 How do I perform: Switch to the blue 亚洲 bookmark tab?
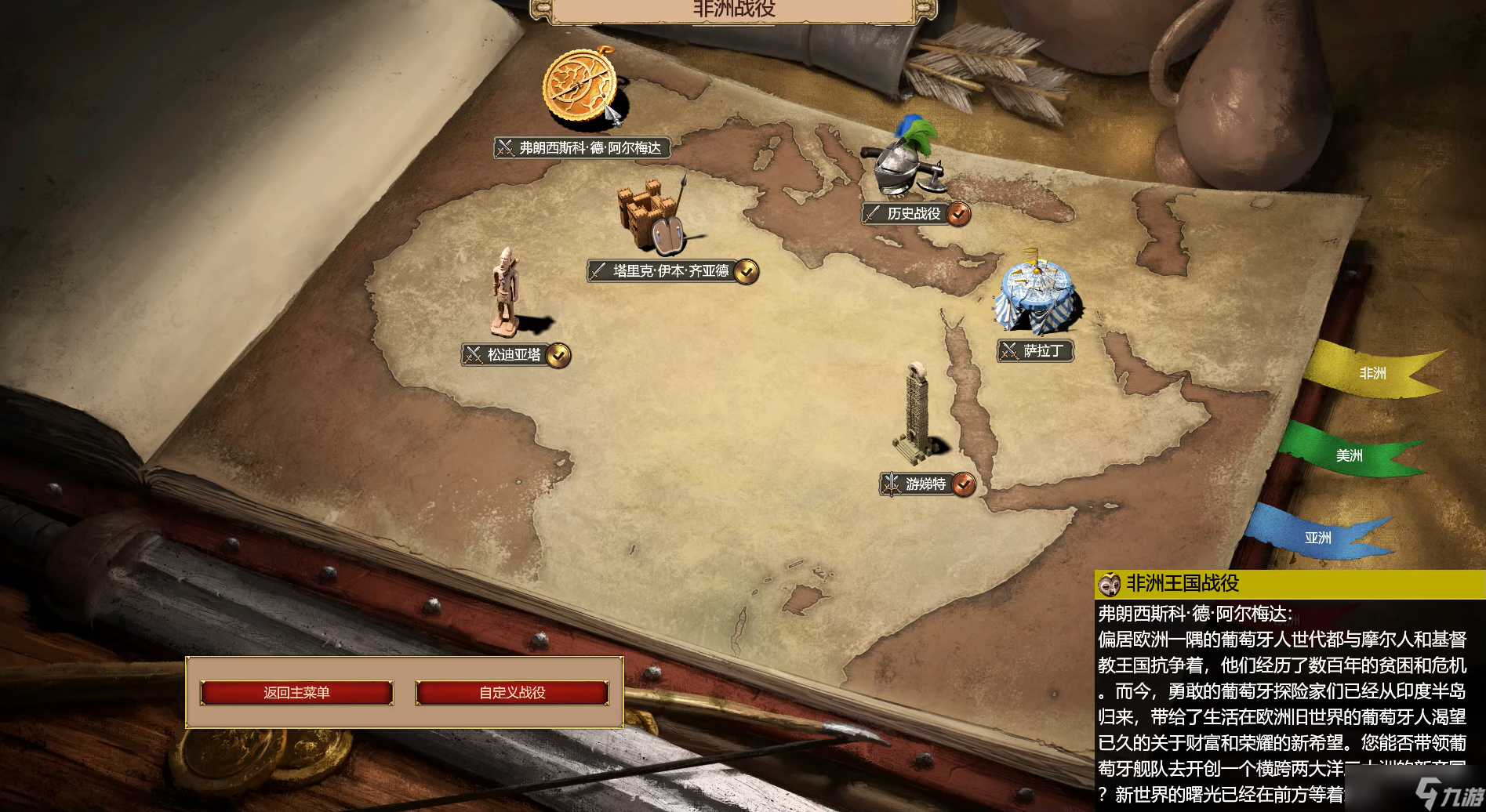1317,538
